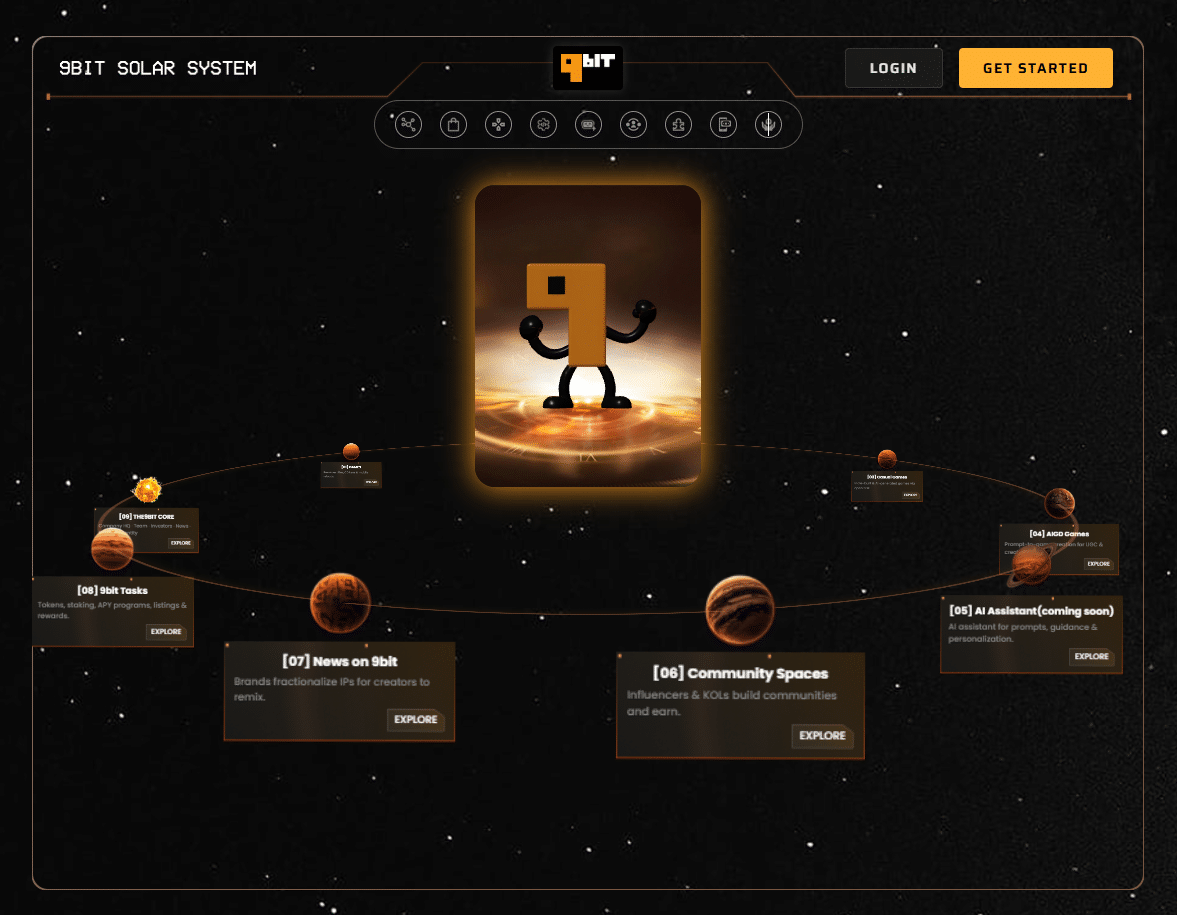The width and height of the screenshot is (1177, 915).
Task: Select the code gear toolbar icon
Action: pyautogui.click(x=543, y=124)
